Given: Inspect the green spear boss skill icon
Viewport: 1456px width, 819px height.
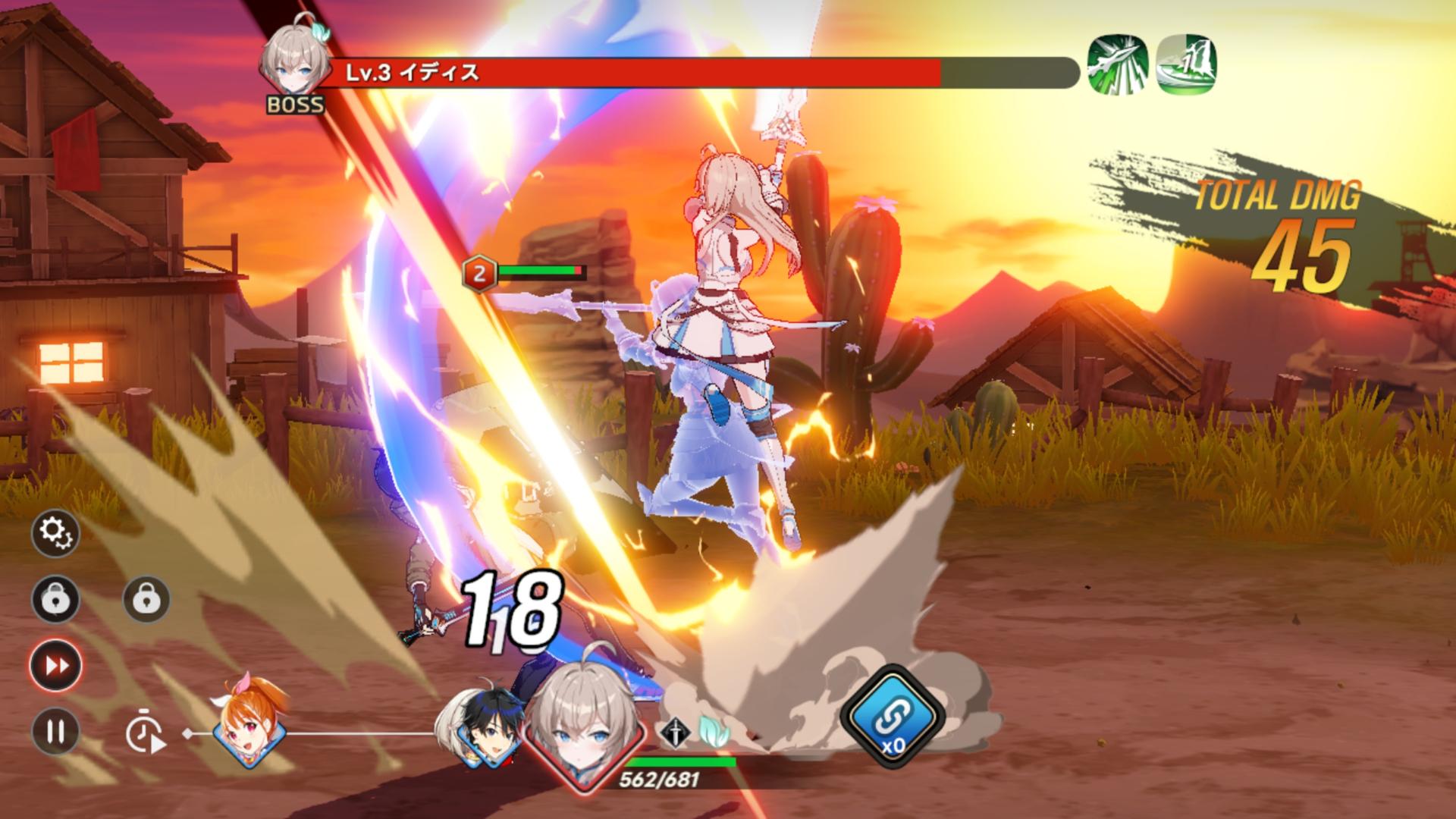Looking at the screenshot, I should 1117,65.
